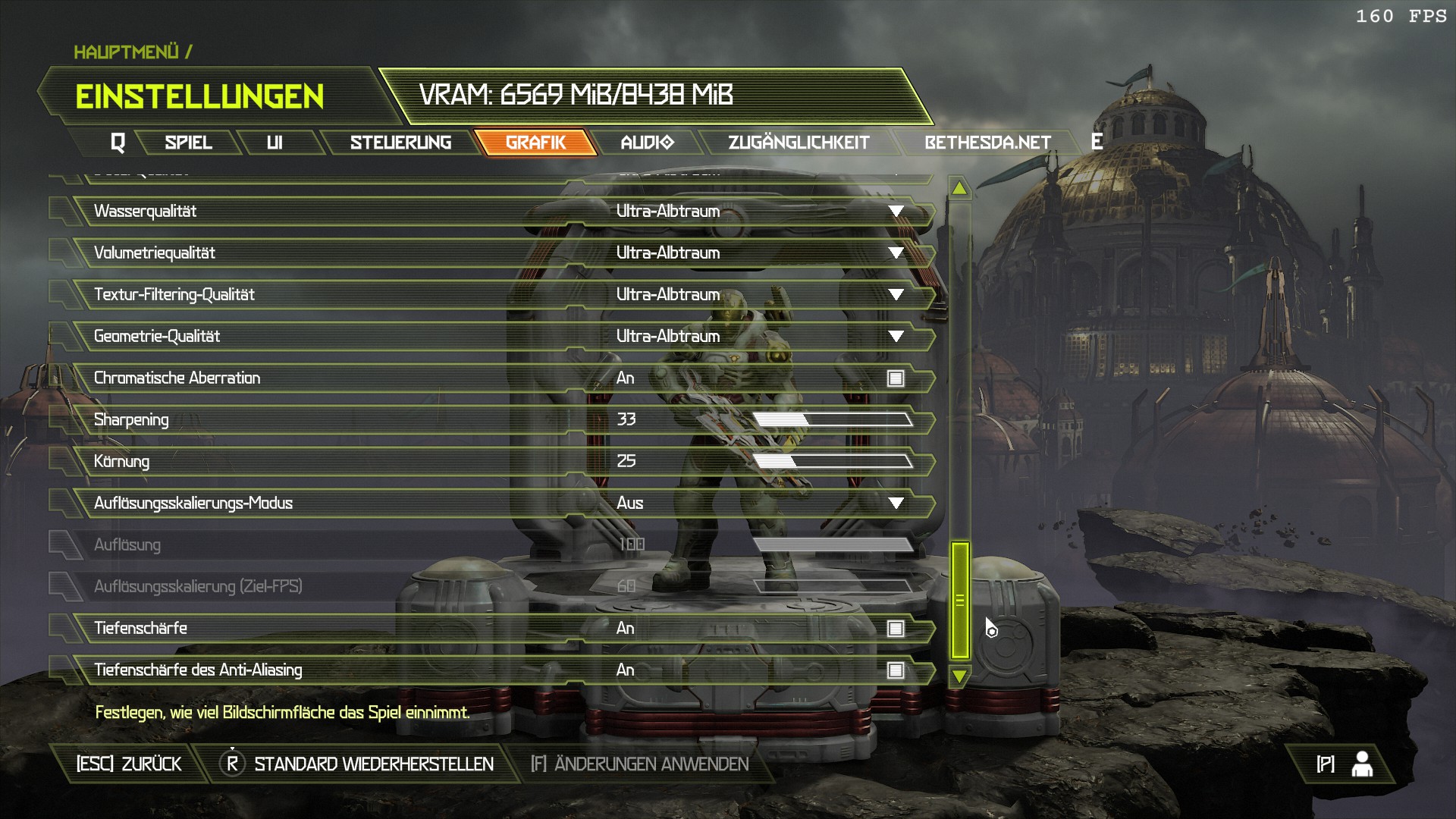Screen dimensions: 1456x819
Task: Click the scrollbar's up arrow
Action: click(x=959, y=188)
